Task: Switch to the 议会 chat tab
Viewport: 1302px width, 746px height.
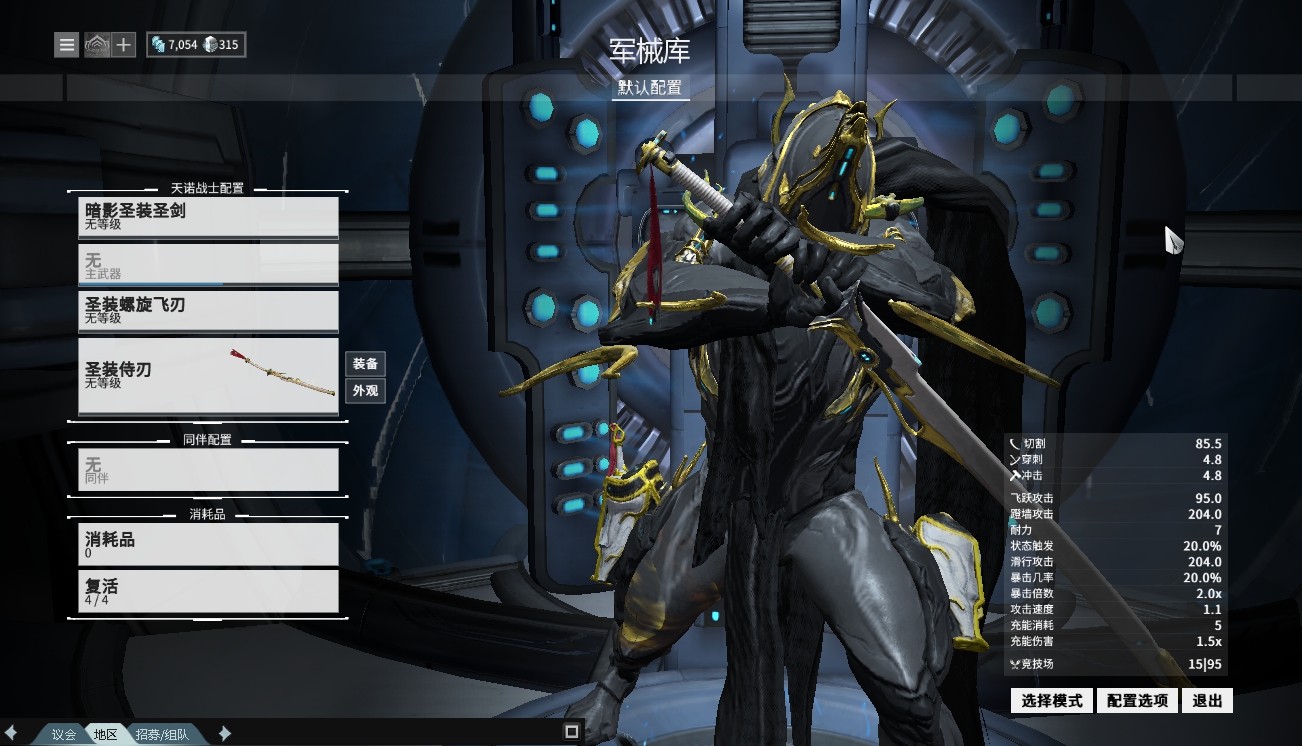Action: pyautogui.click(x=64, y=734)
